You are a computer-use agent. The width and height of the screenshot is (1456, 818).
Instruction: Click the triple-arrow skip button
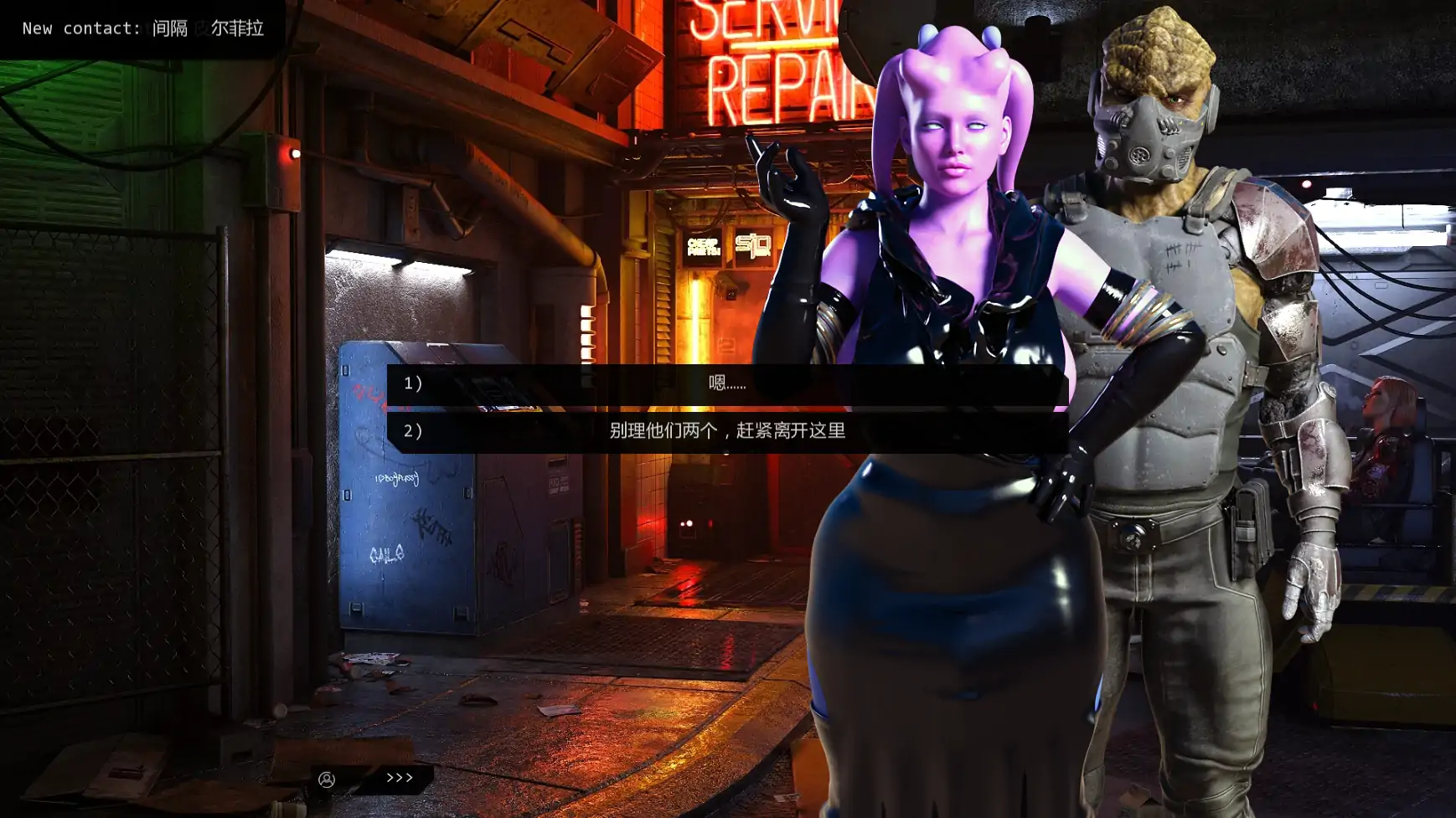(x=400, y=778)
